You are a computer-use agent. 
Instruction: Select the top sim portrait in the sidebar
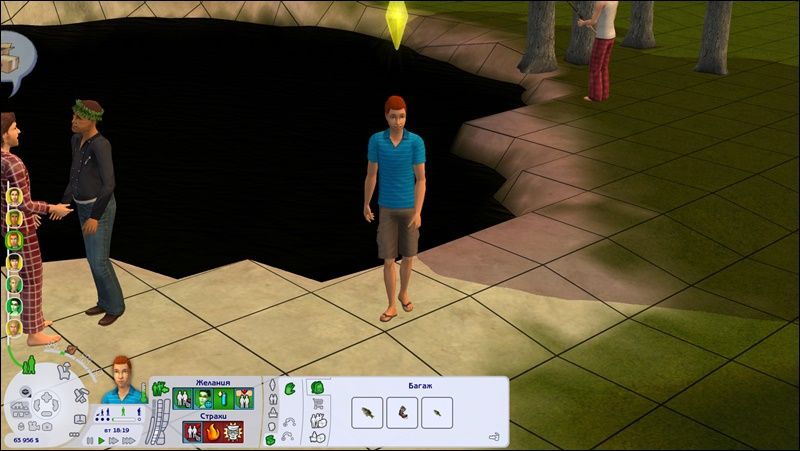(x=14, y=194)
